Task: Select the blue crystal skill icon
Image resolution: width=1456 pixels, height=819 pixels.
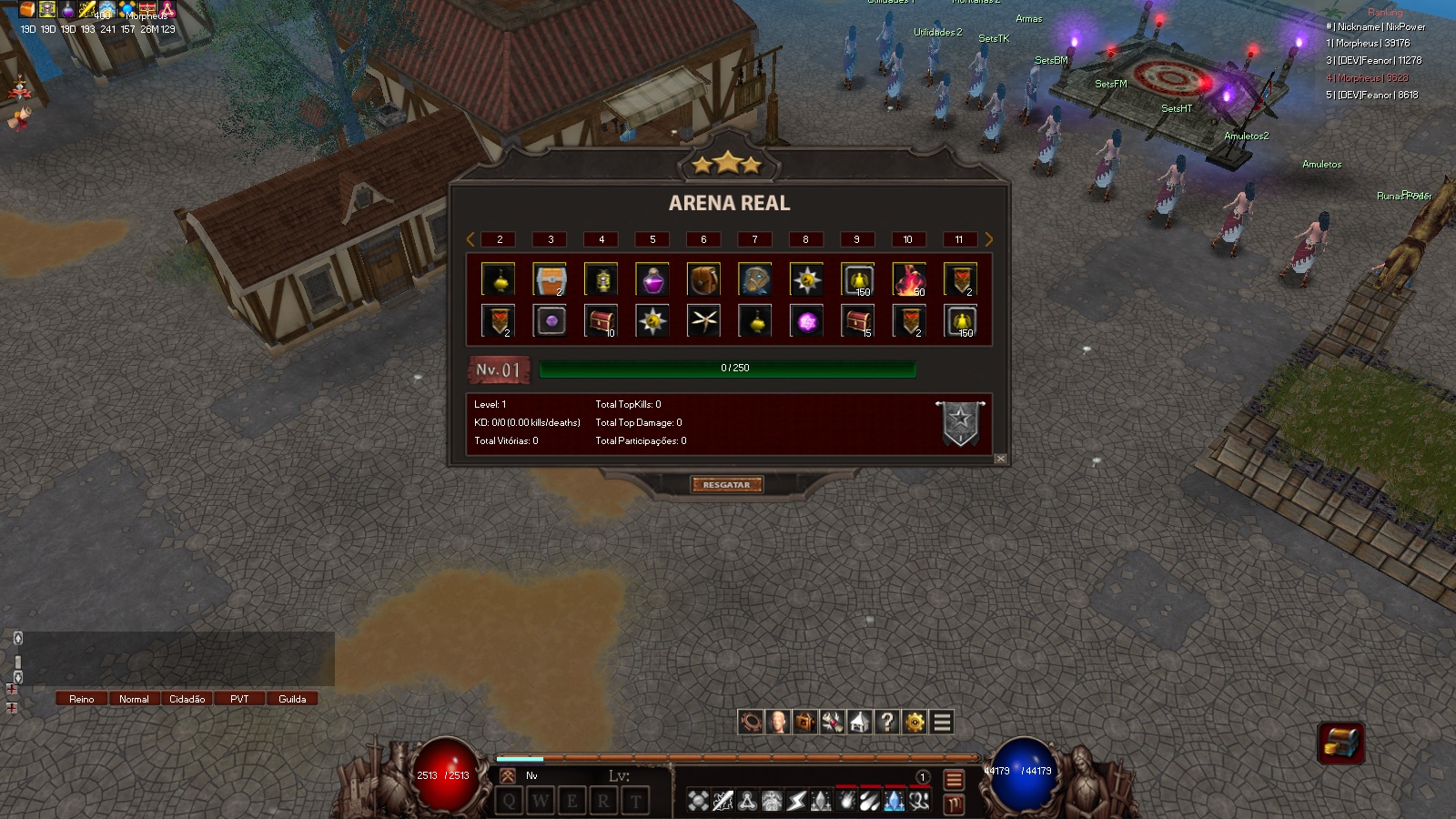Action: [x=895, y=801]
